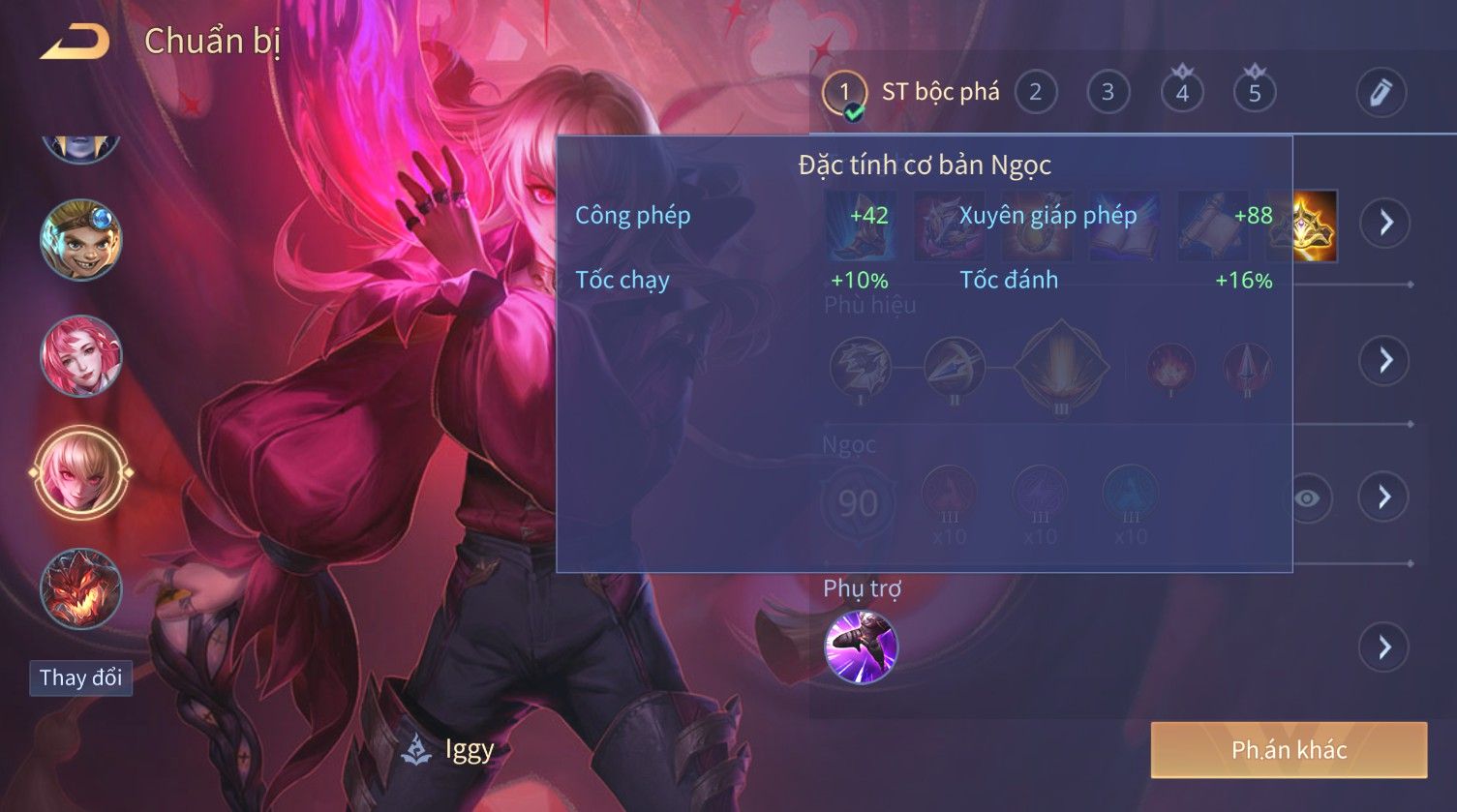The image size is (1457, 812).
Task: Select the Phụ trợ boot spell icon
Action: click(x=861, y=647)
